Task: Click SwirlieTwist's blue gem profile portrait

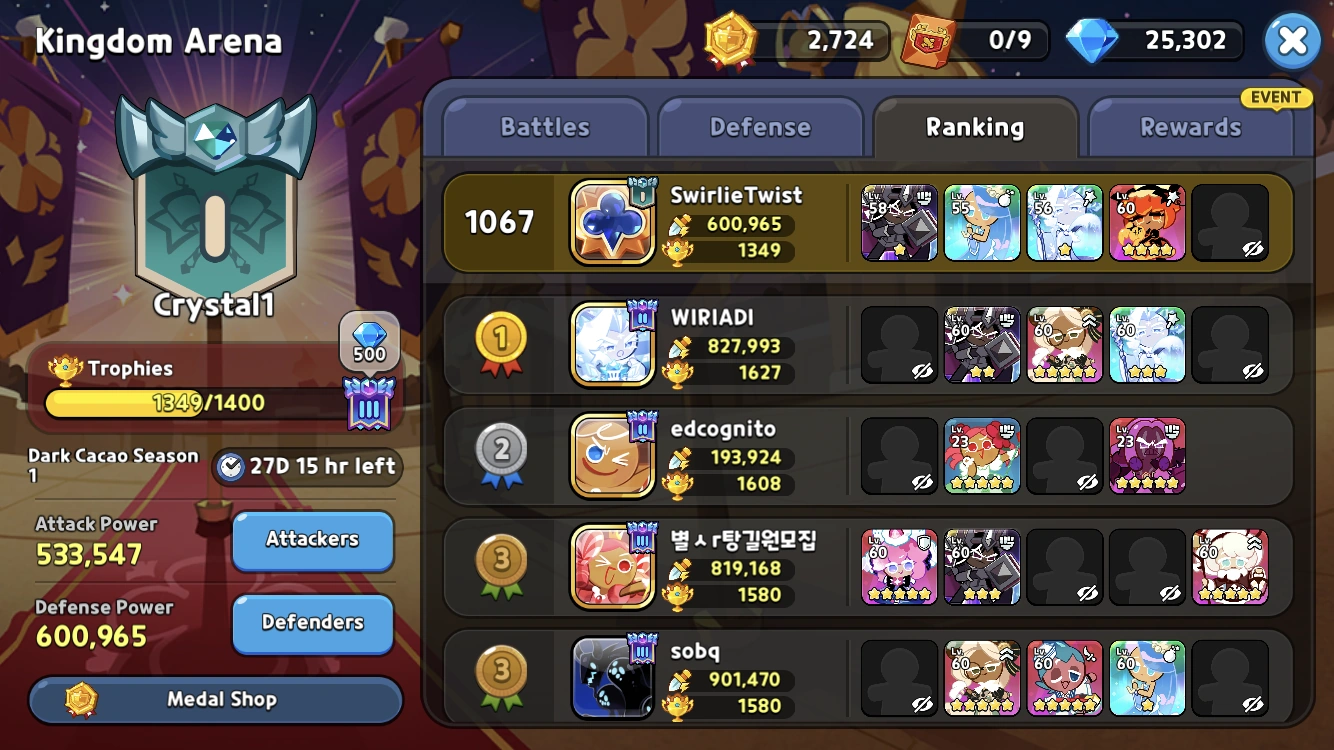Action: click(611, 221)
